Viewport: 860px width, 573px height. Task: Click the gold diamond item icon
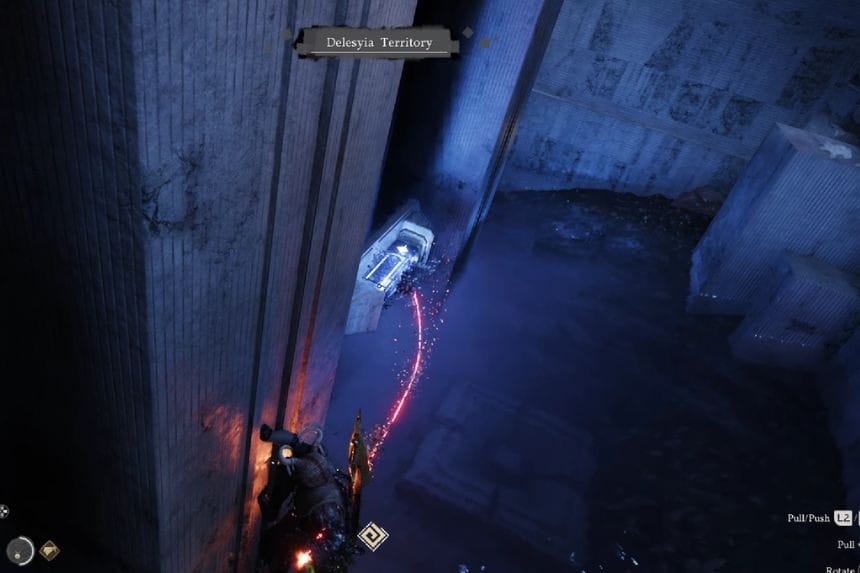[x=49, y=550]
